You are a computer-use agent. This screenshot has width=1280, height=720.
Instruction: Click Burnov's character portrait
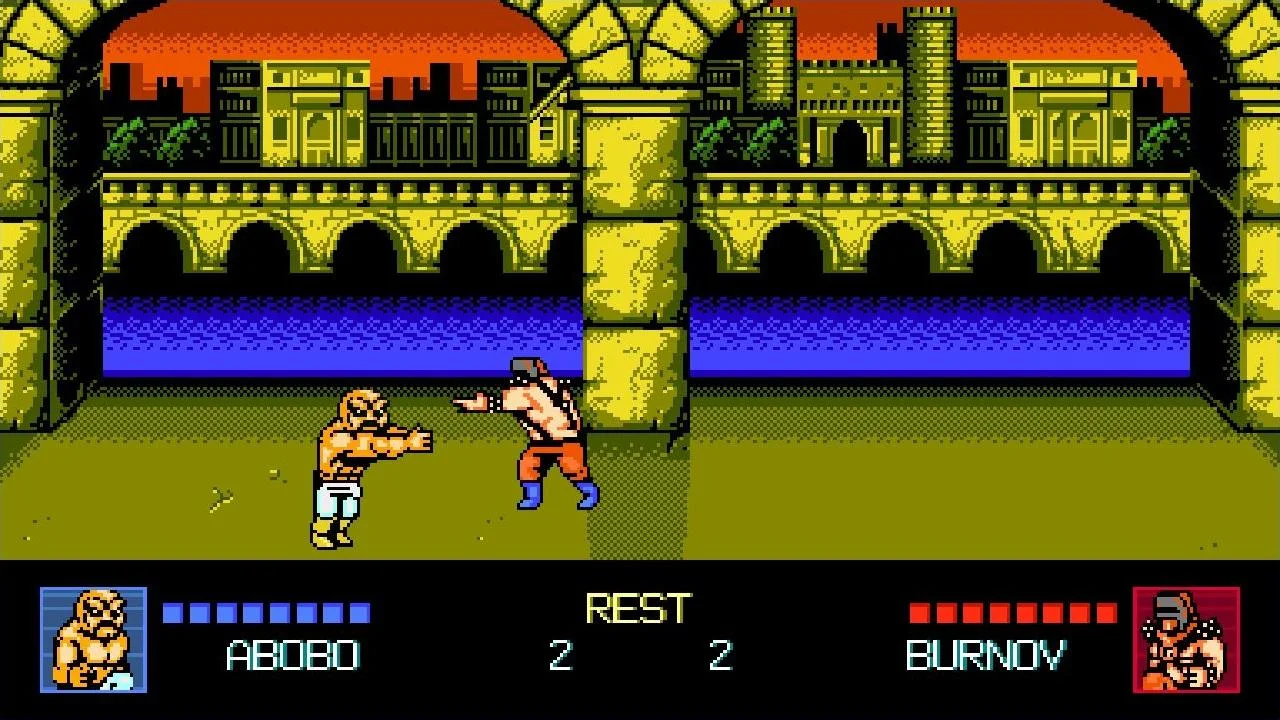tap(1186, 640)
